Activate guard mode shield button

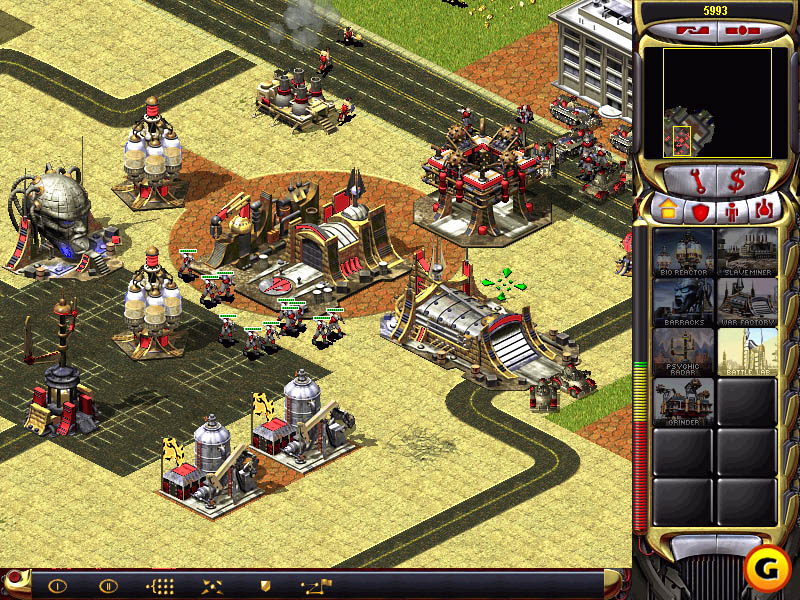click(x=265, y=585)
